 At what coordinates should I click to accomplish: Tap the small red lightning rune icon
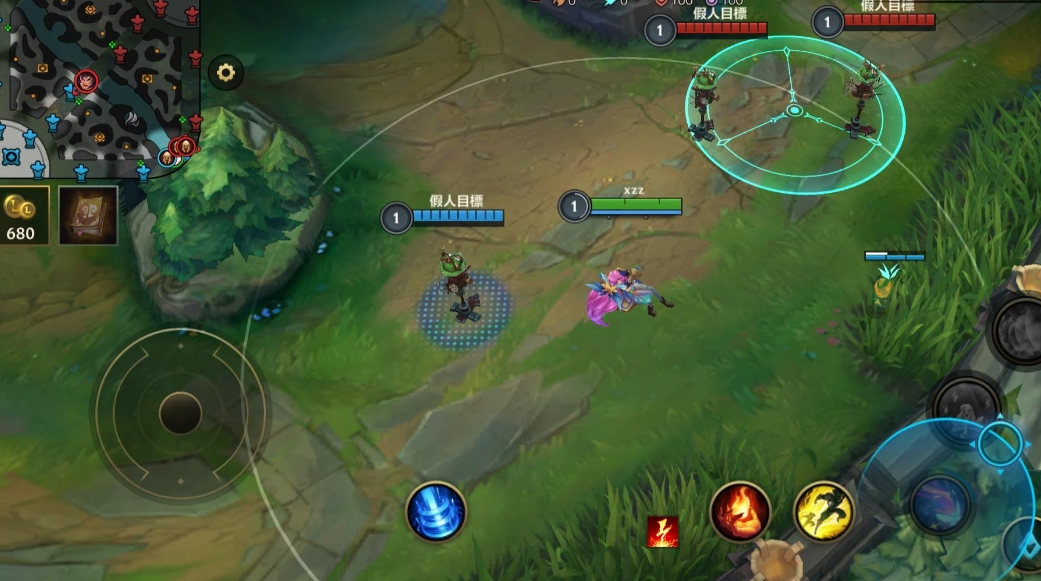click(663, 531)
